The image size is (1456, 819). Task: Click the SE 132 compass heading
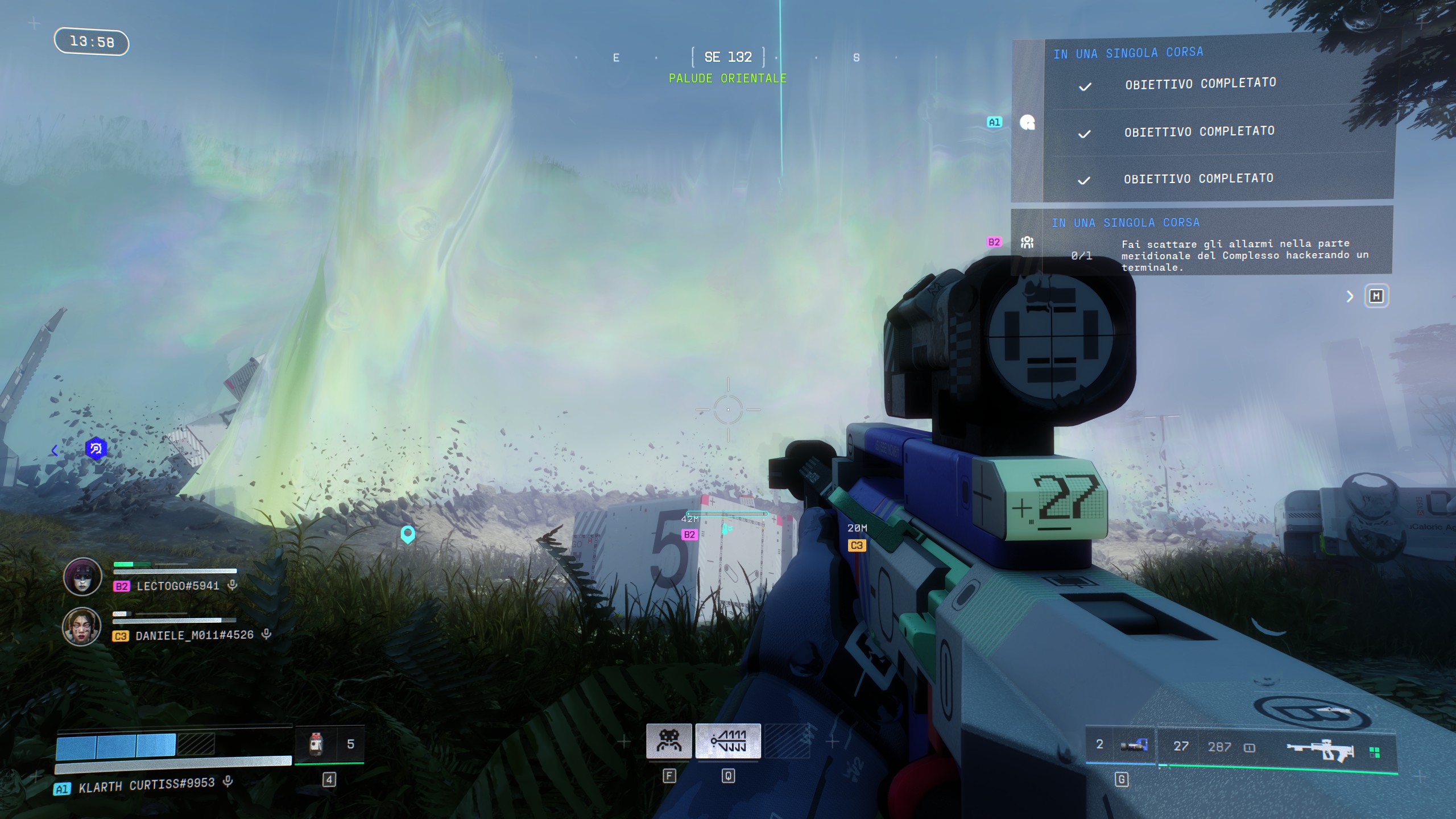point(728,57)
